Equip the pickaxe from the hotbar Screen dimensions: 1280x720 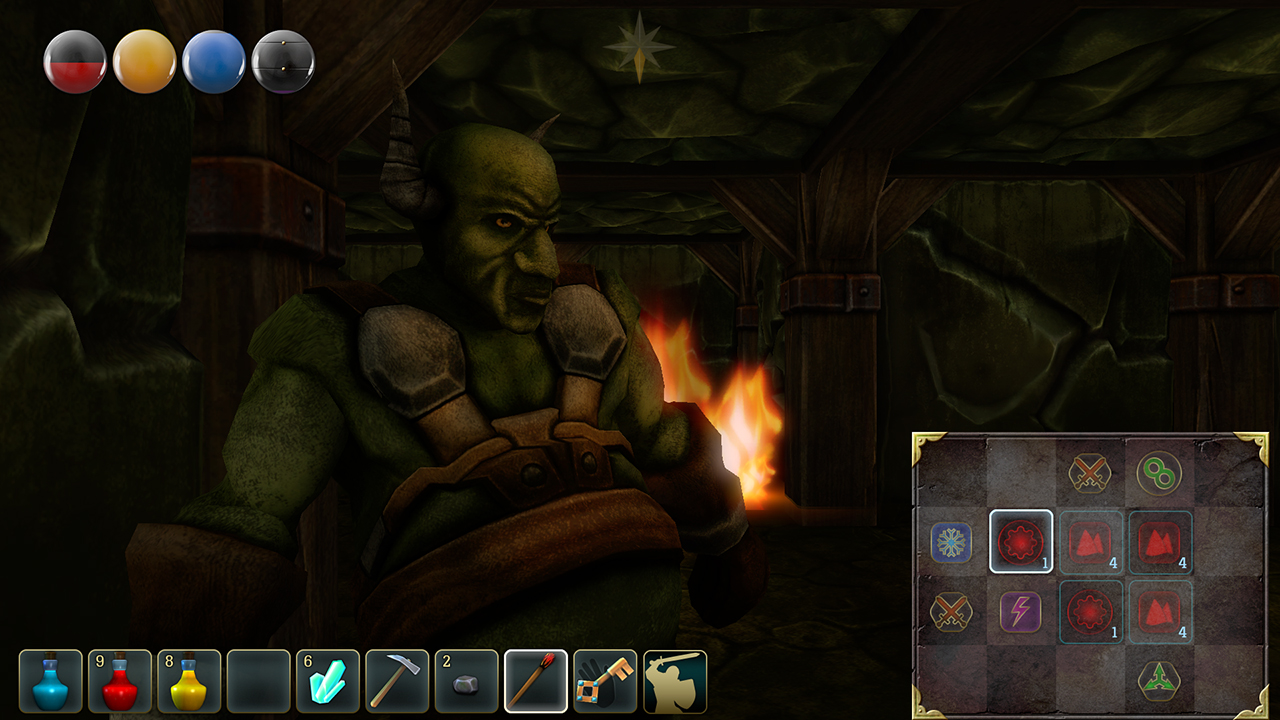coord(397,682)
